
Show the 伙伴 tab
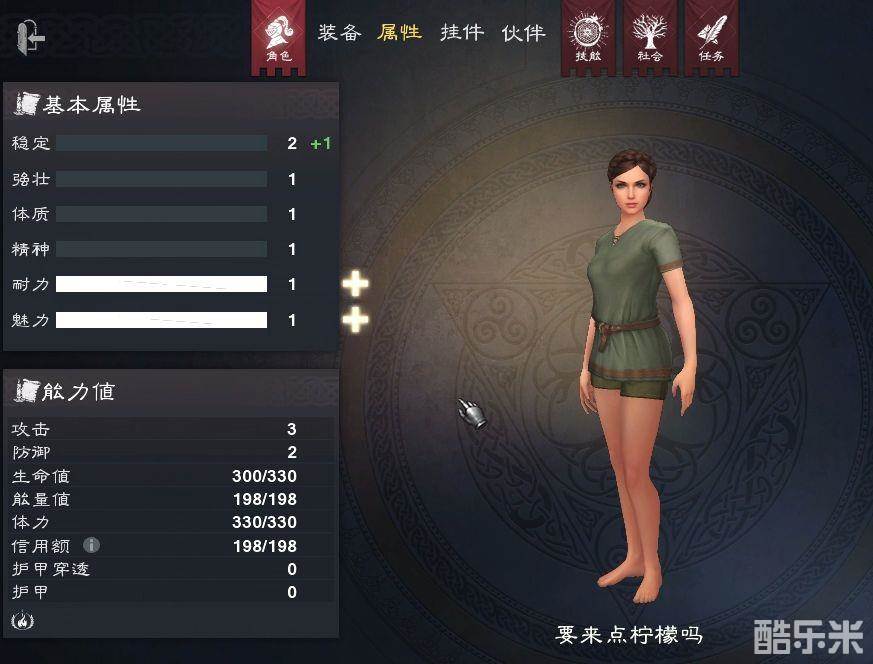[523, 33]
